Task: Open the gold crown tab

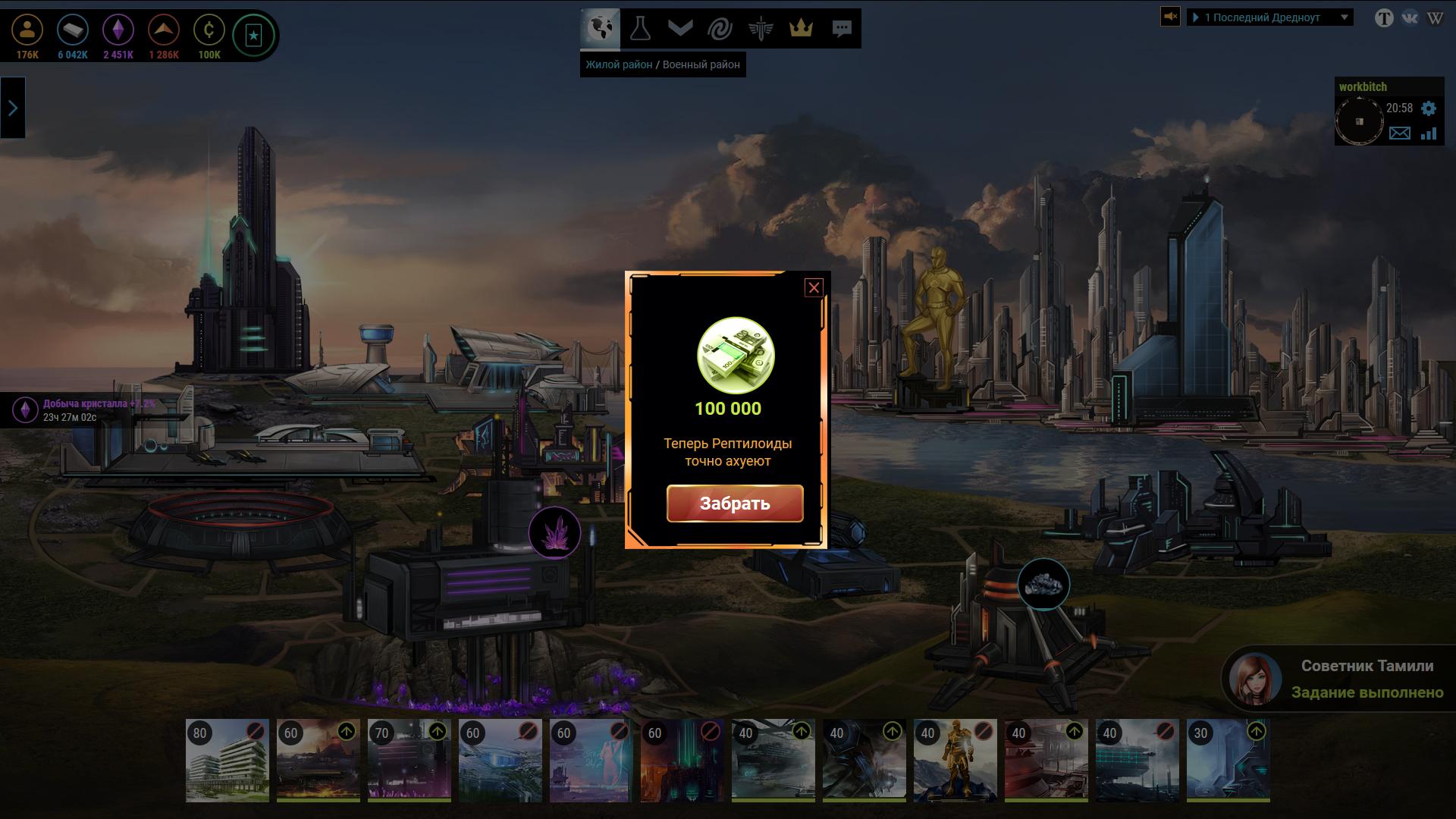Action: 801,29
